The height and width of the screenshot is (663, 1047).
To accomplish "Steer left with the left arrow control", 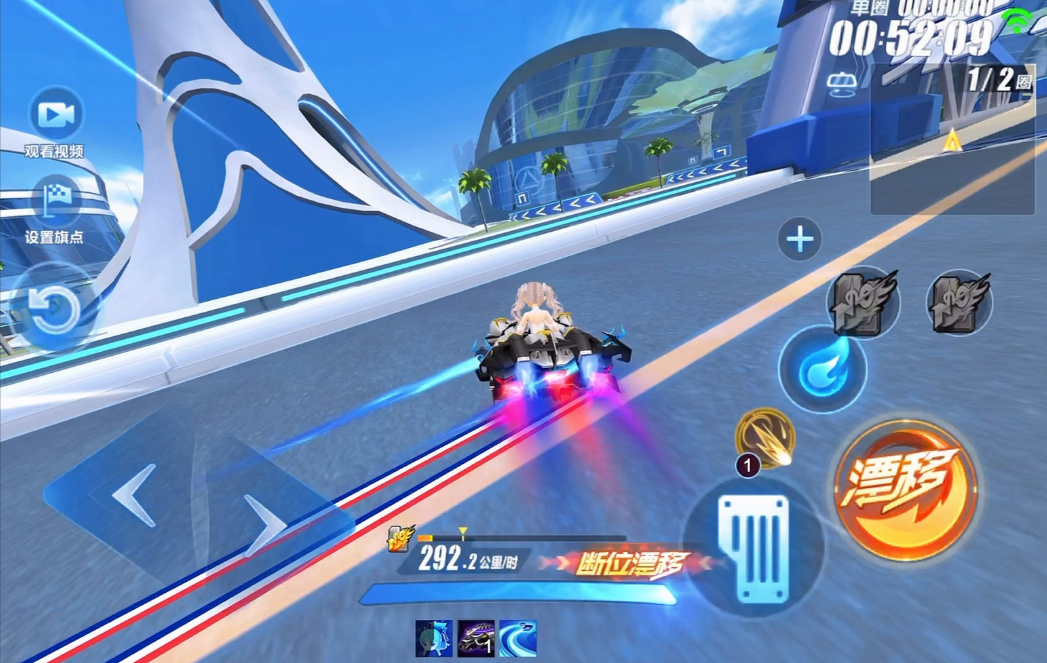I will point(133,495).
